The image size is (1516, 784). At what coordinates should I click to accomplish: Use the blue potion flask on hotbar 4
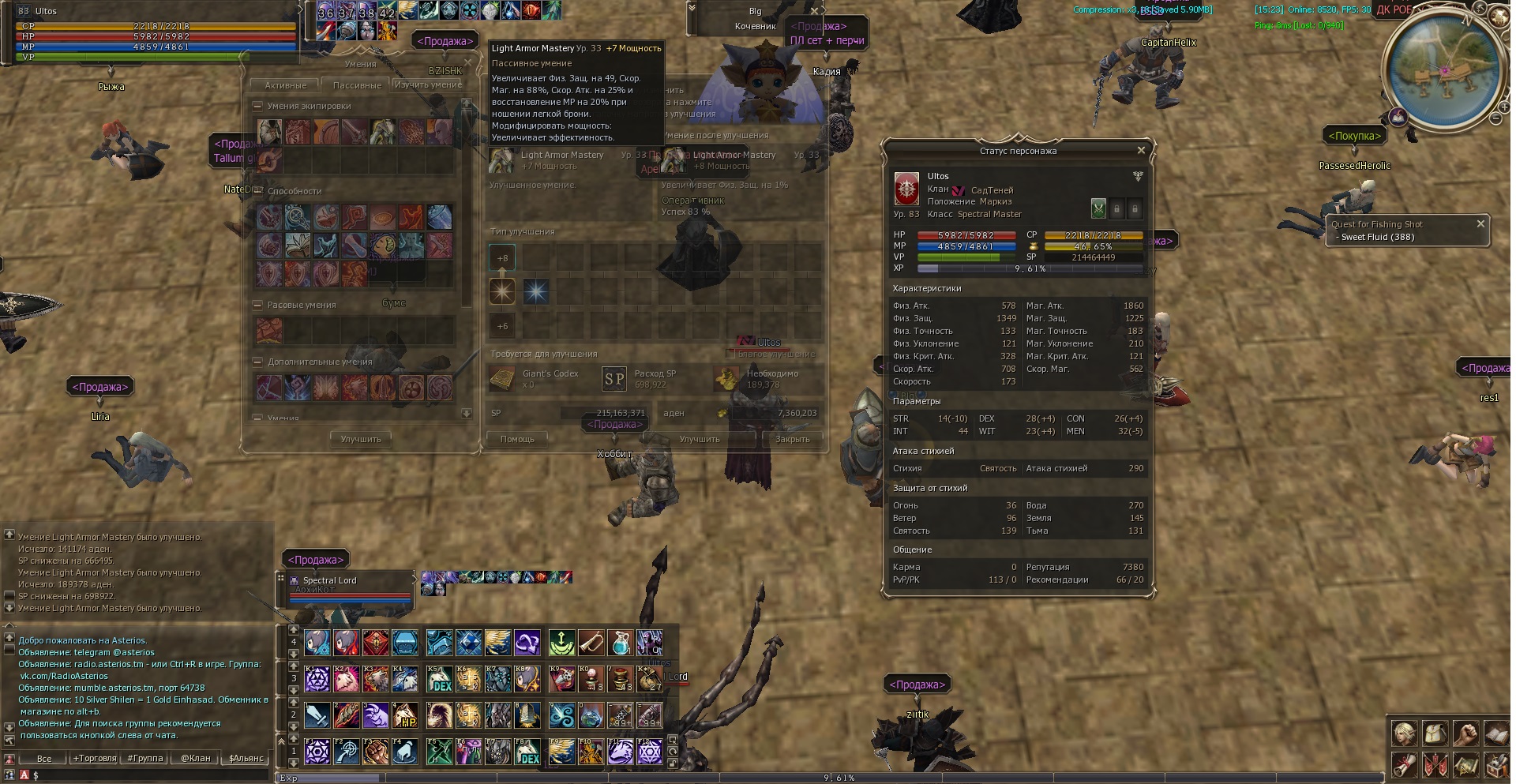[x=621, y=643]
